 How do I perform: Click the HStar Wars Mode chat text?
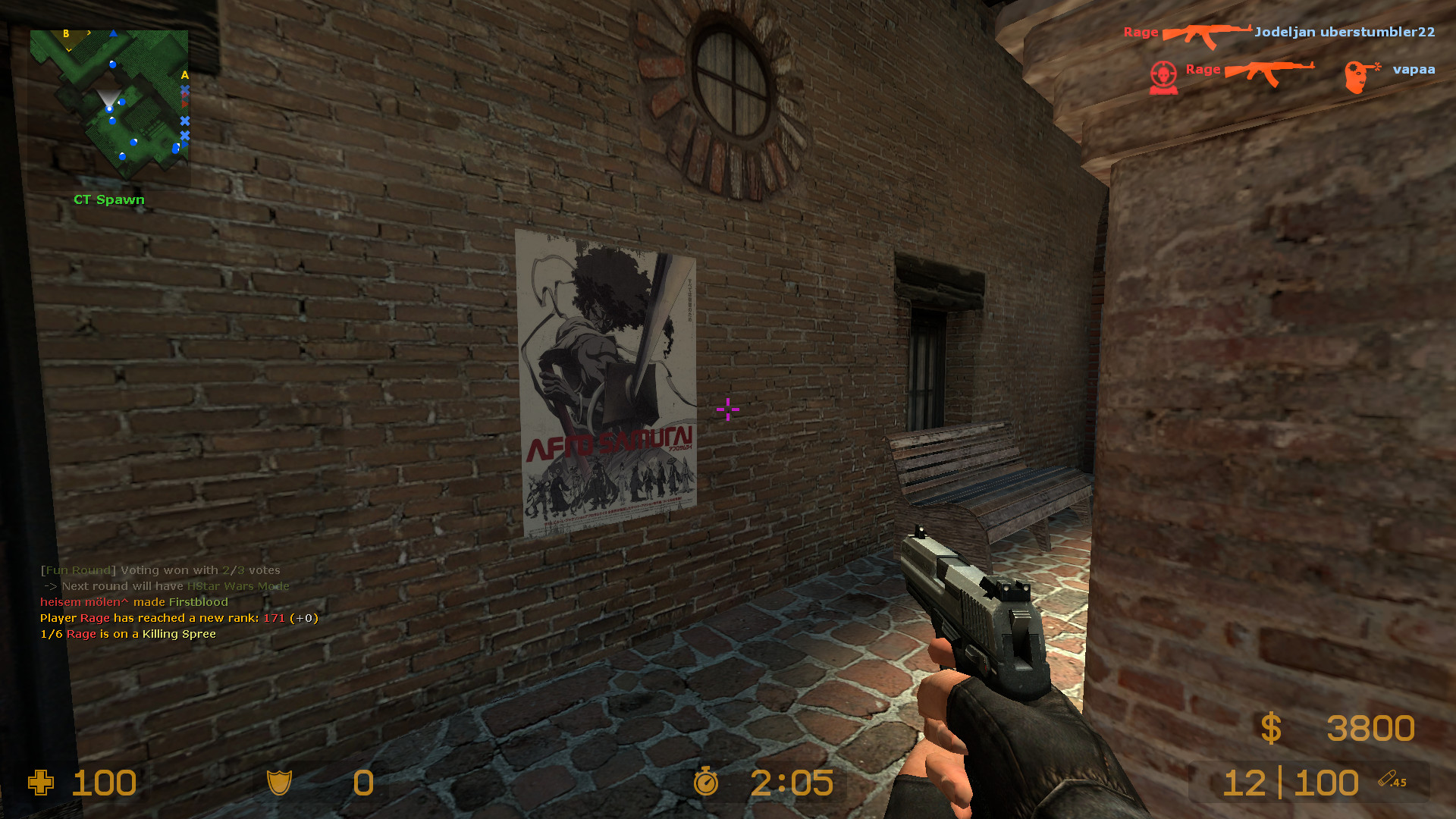237,585
